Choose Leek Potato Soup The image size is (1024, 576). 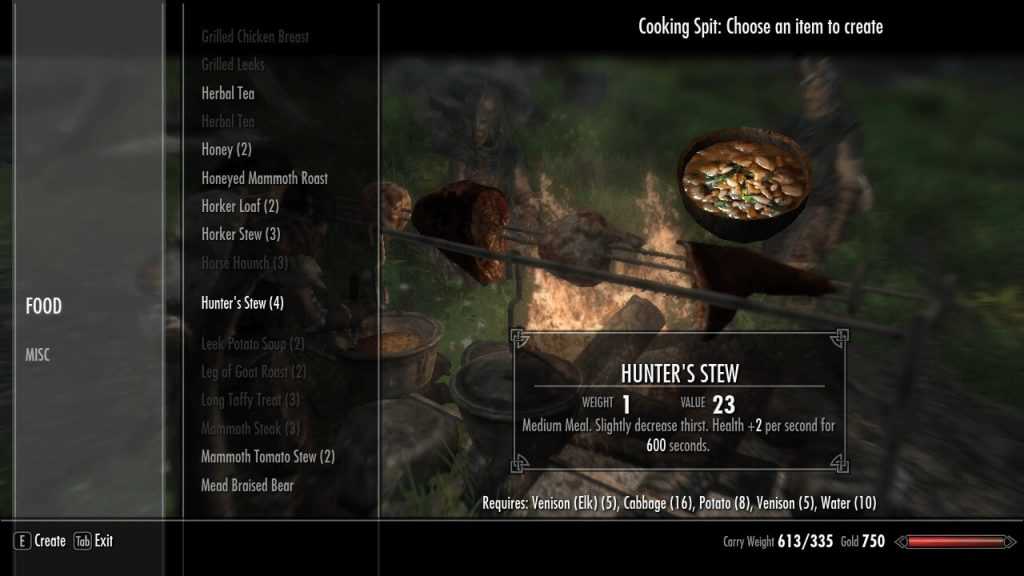253,344
